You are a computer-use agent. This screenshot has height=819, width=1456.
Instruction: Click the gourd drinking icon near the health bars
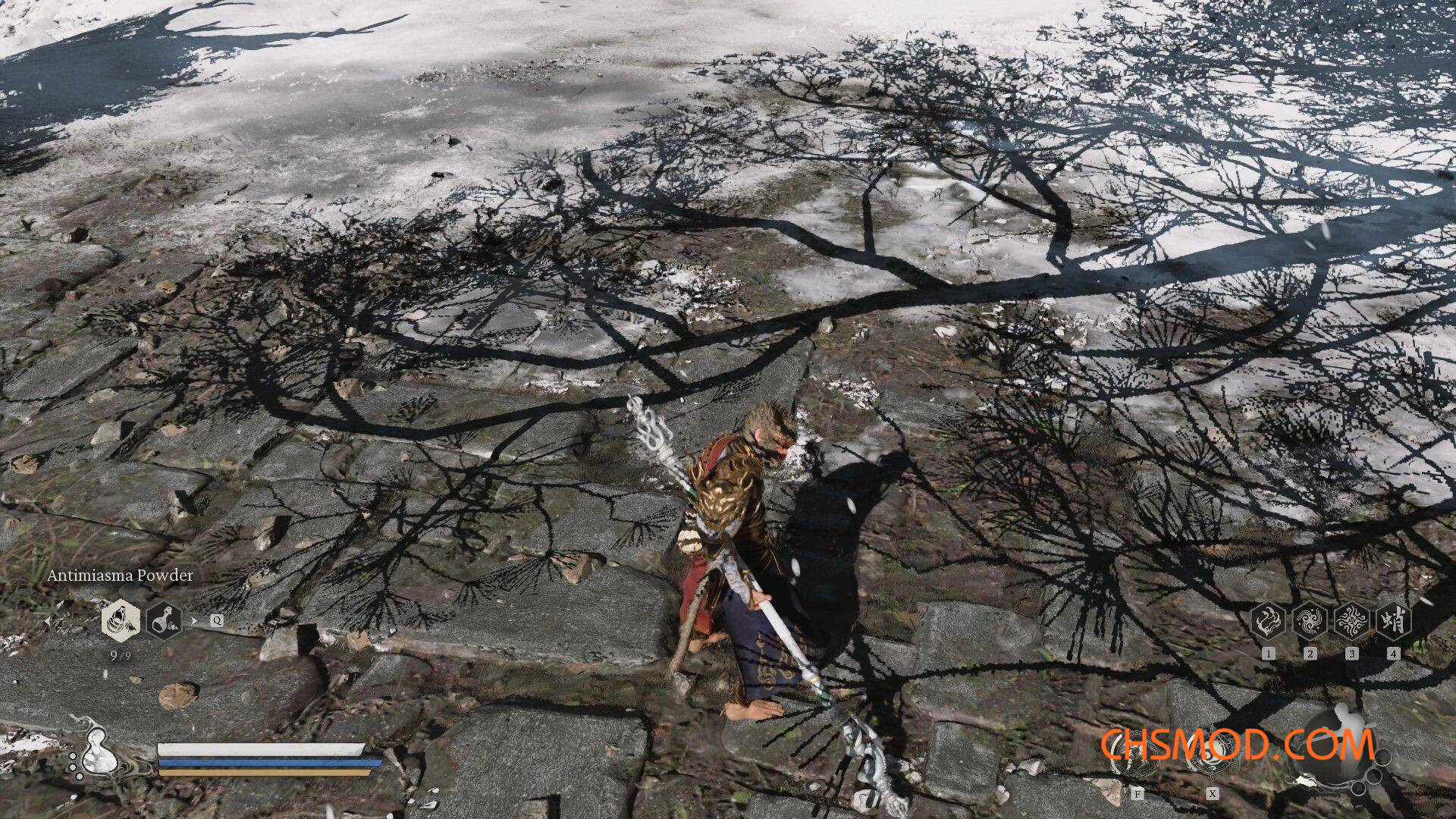pyautogui.click(x=97, y=752)
